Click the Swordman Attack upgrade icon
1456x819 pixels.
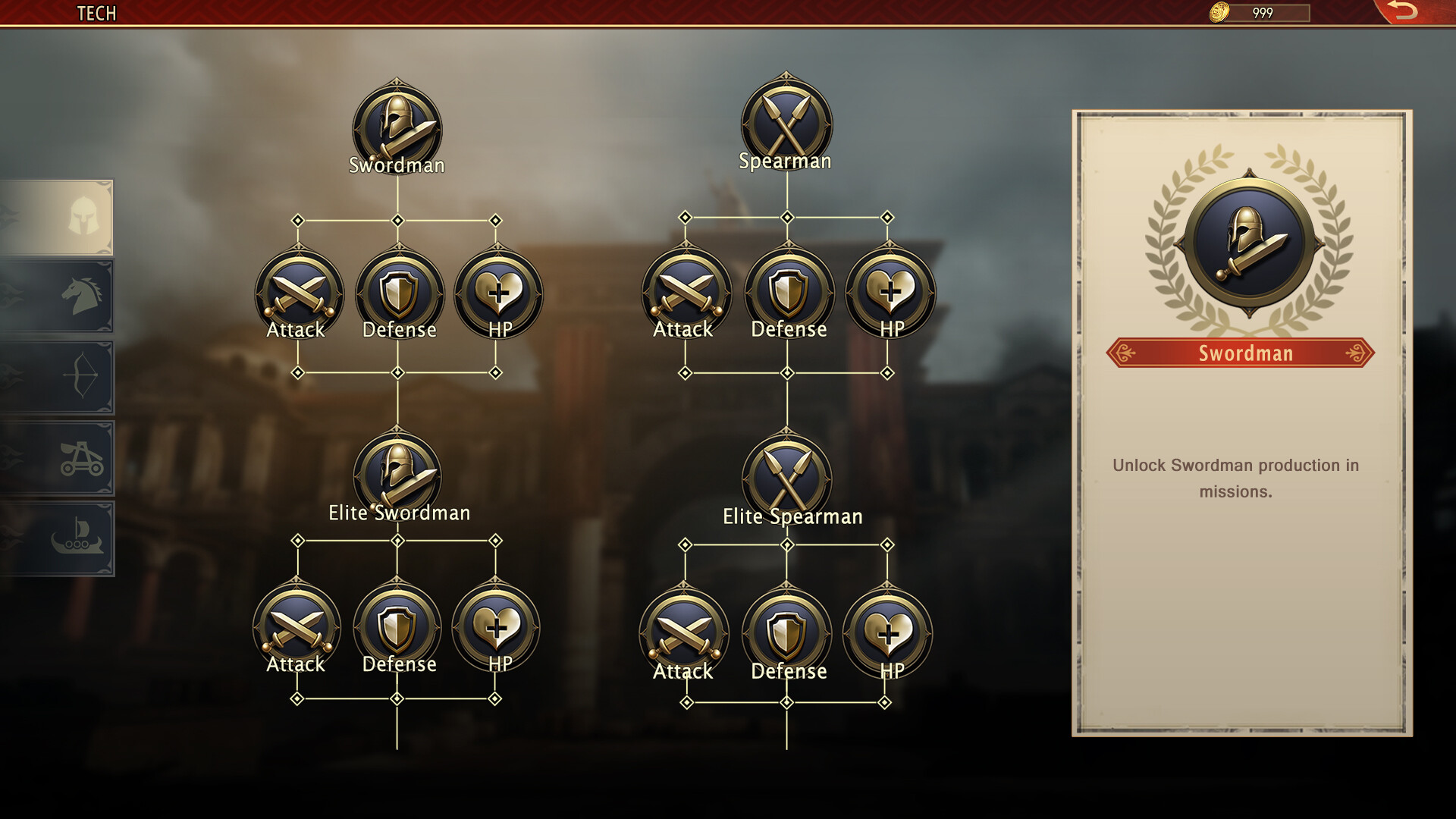(x=298, y=294)
